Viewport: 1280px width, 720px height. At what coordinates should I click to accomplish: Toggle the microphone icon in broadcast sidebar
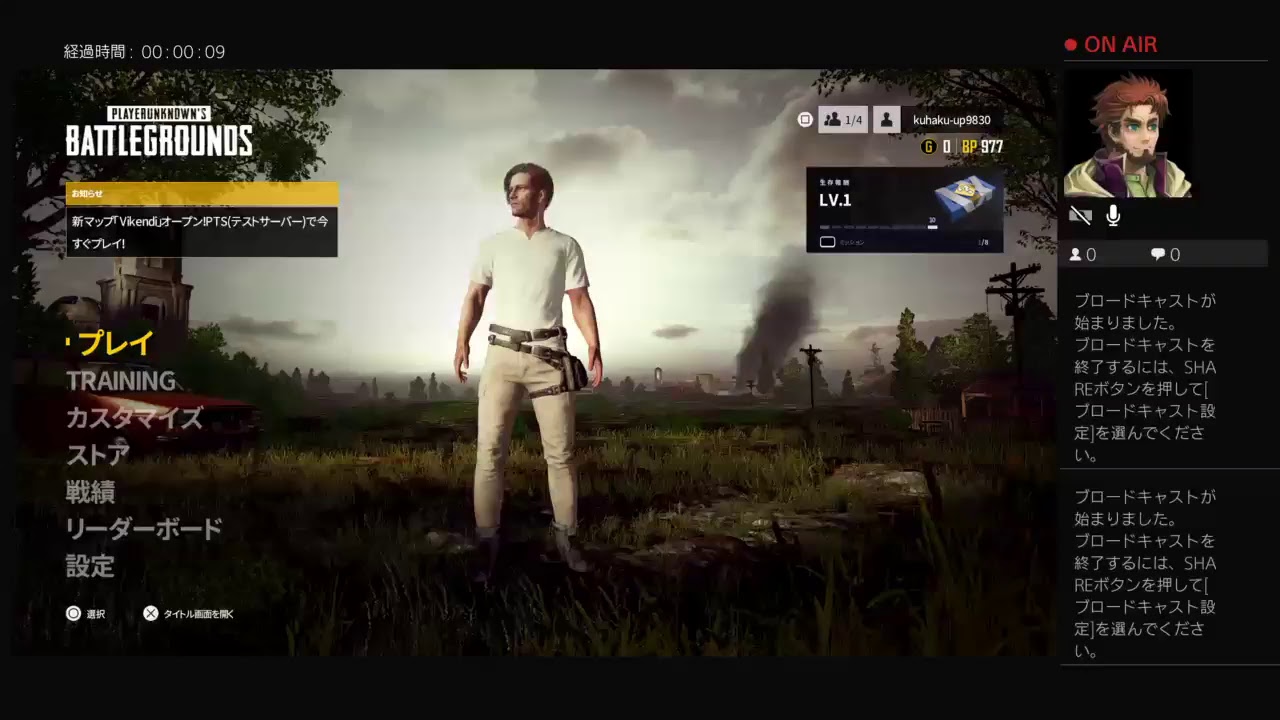pyautogui.click(x=1112, y=214)
